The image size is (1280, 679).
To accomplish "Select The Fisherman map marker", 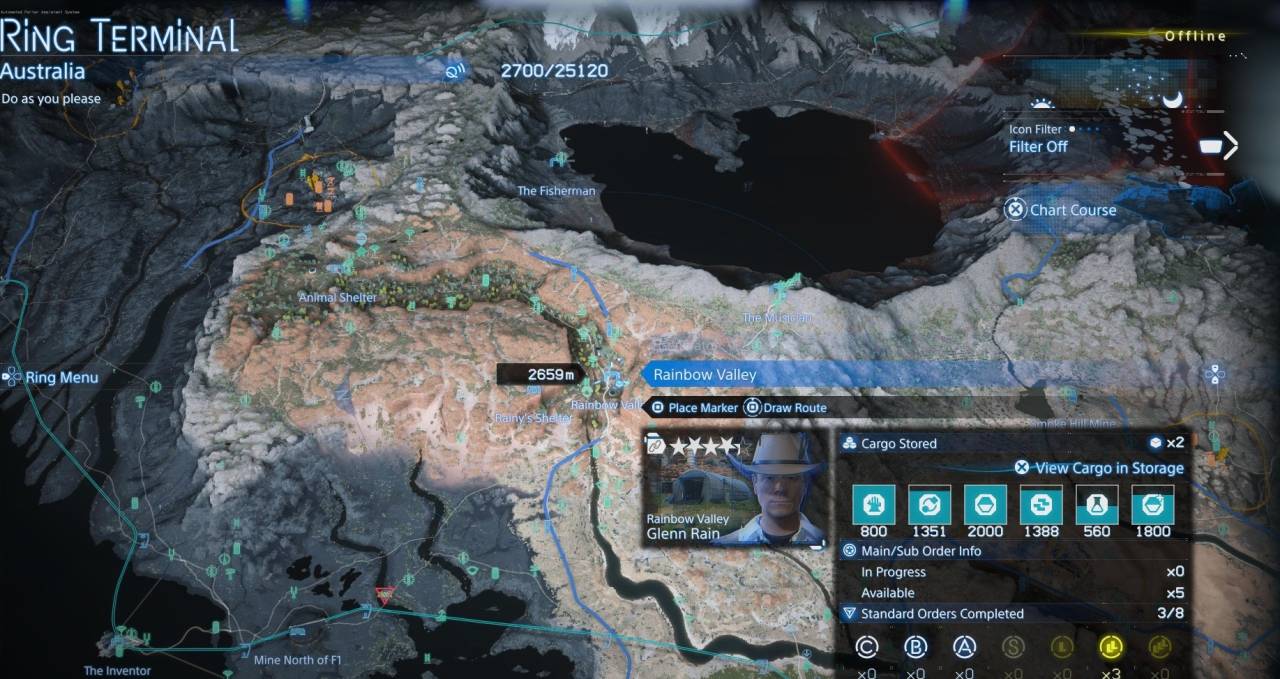I will (556, 190).
